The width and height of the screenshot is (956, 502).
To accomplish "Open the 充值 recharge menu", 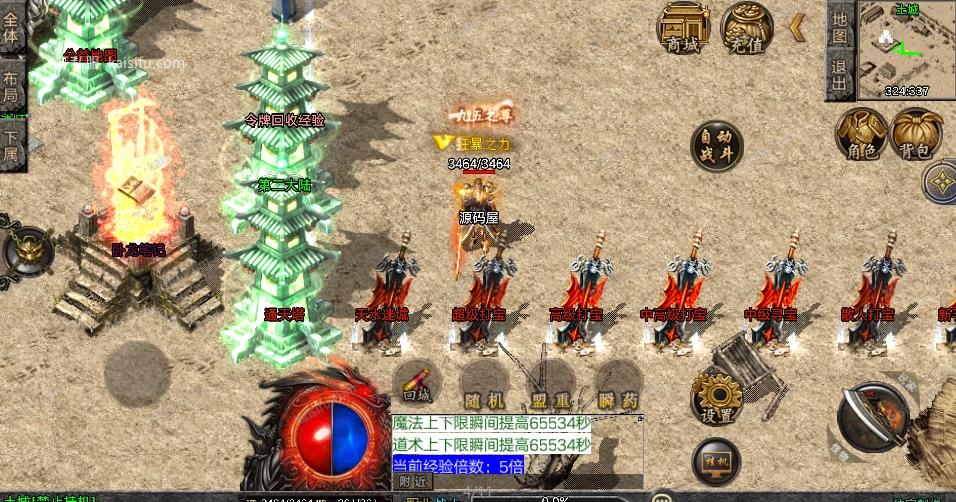I will click(746, 27).
